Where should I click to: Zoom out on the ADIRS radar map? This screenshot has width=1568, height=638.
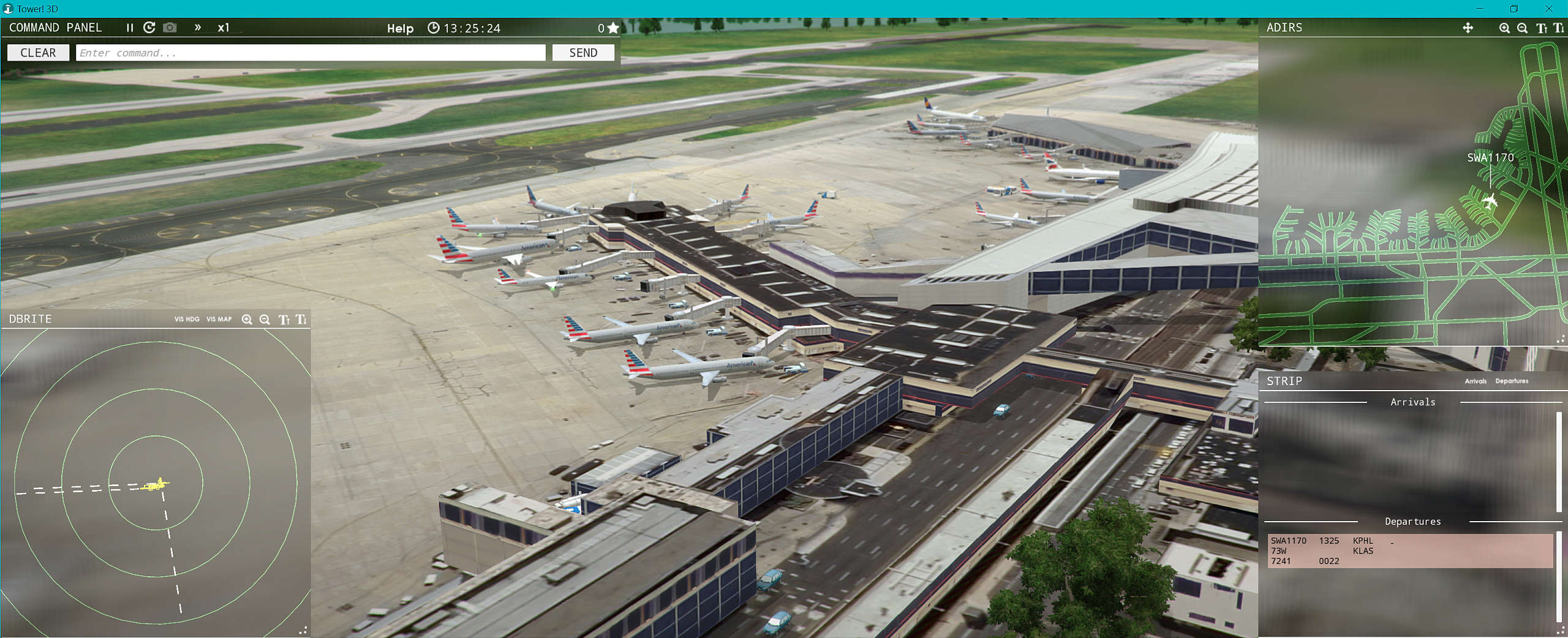(1523, 28)
